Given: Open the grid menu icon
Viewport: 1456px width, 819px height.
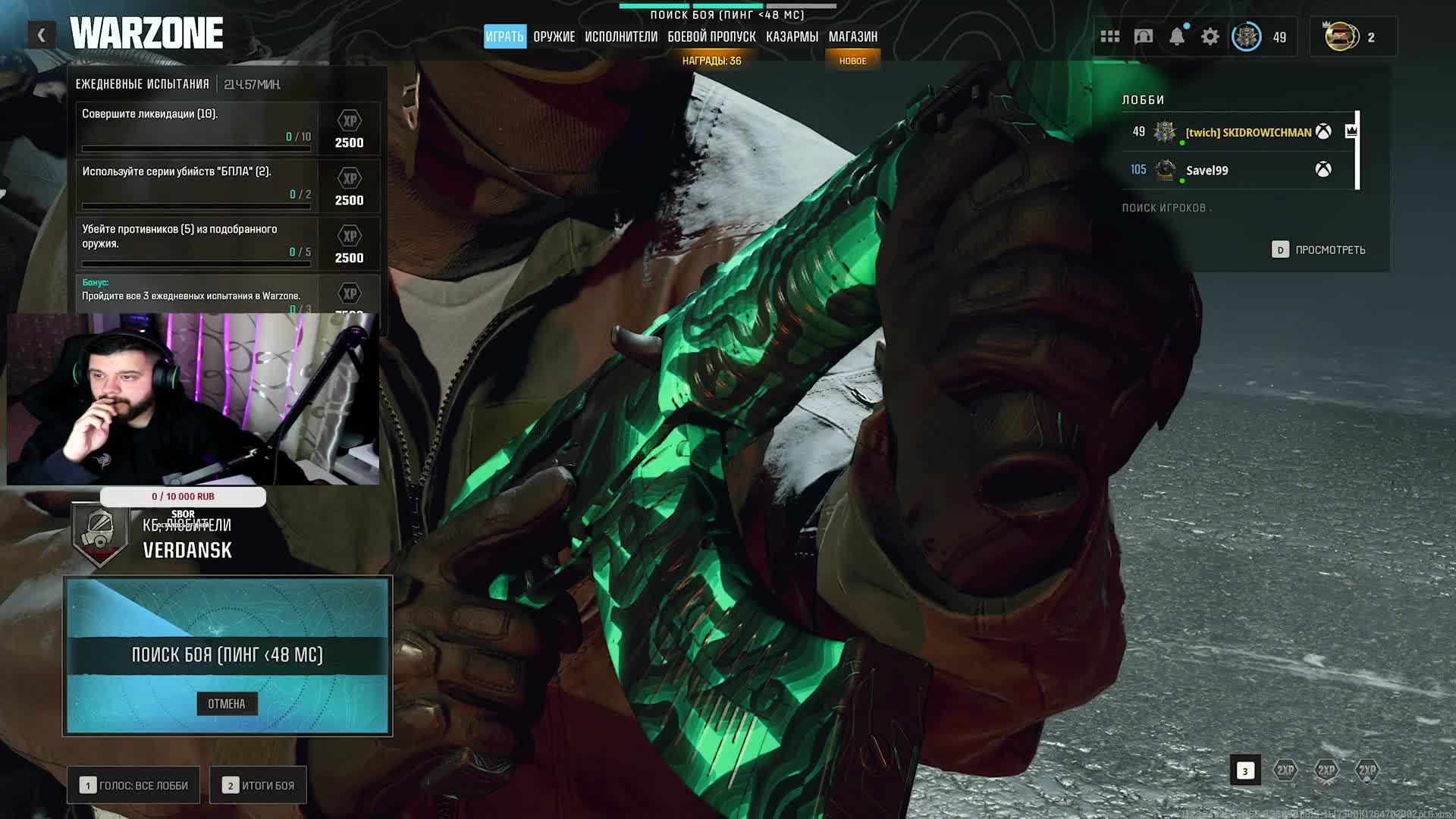Looking at the screenshot, I should click(x=1110, y=36).
